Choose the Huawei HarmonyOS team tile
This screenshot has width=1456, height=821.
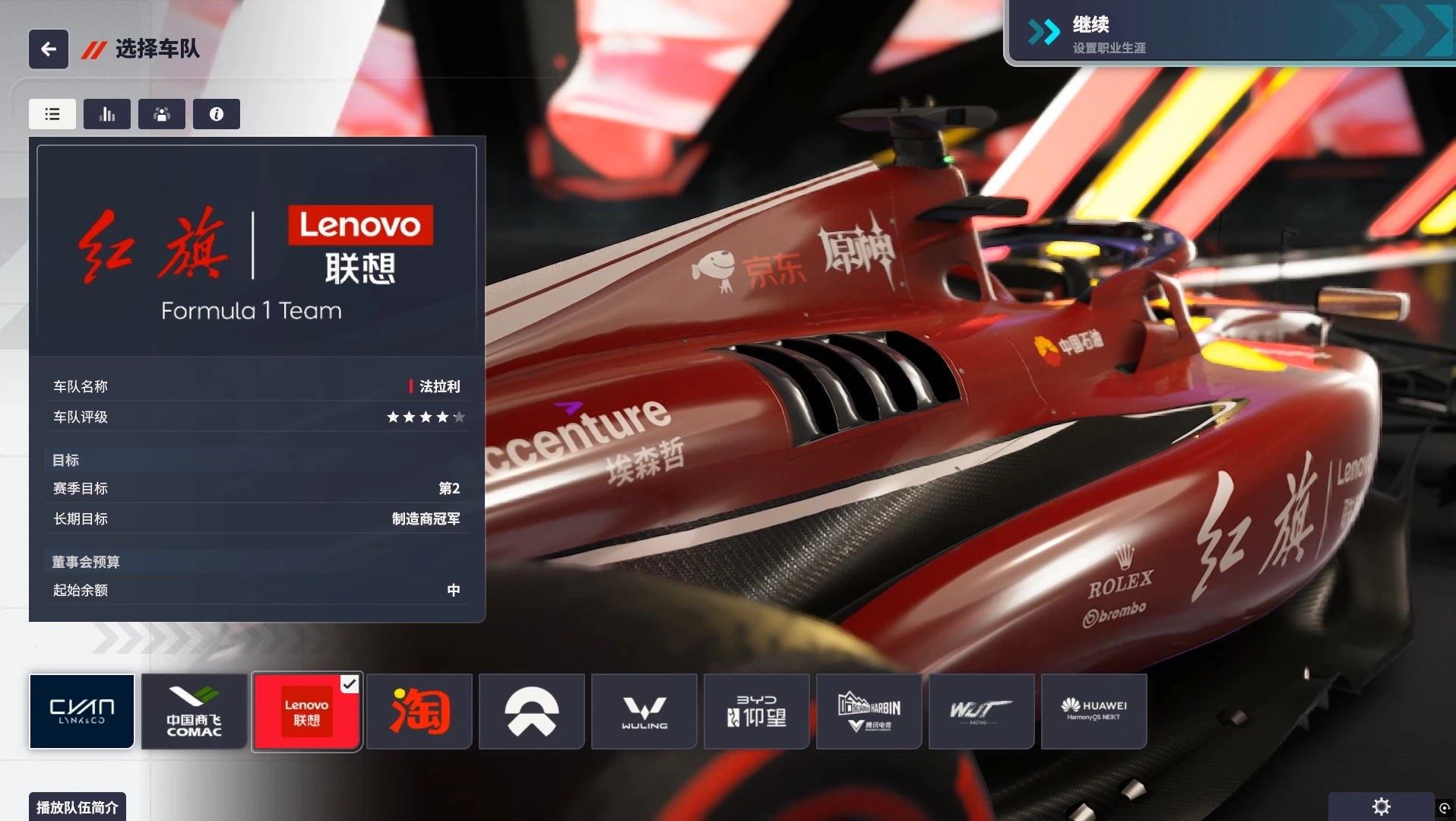pyautogui.click(x=1094, y=712)
